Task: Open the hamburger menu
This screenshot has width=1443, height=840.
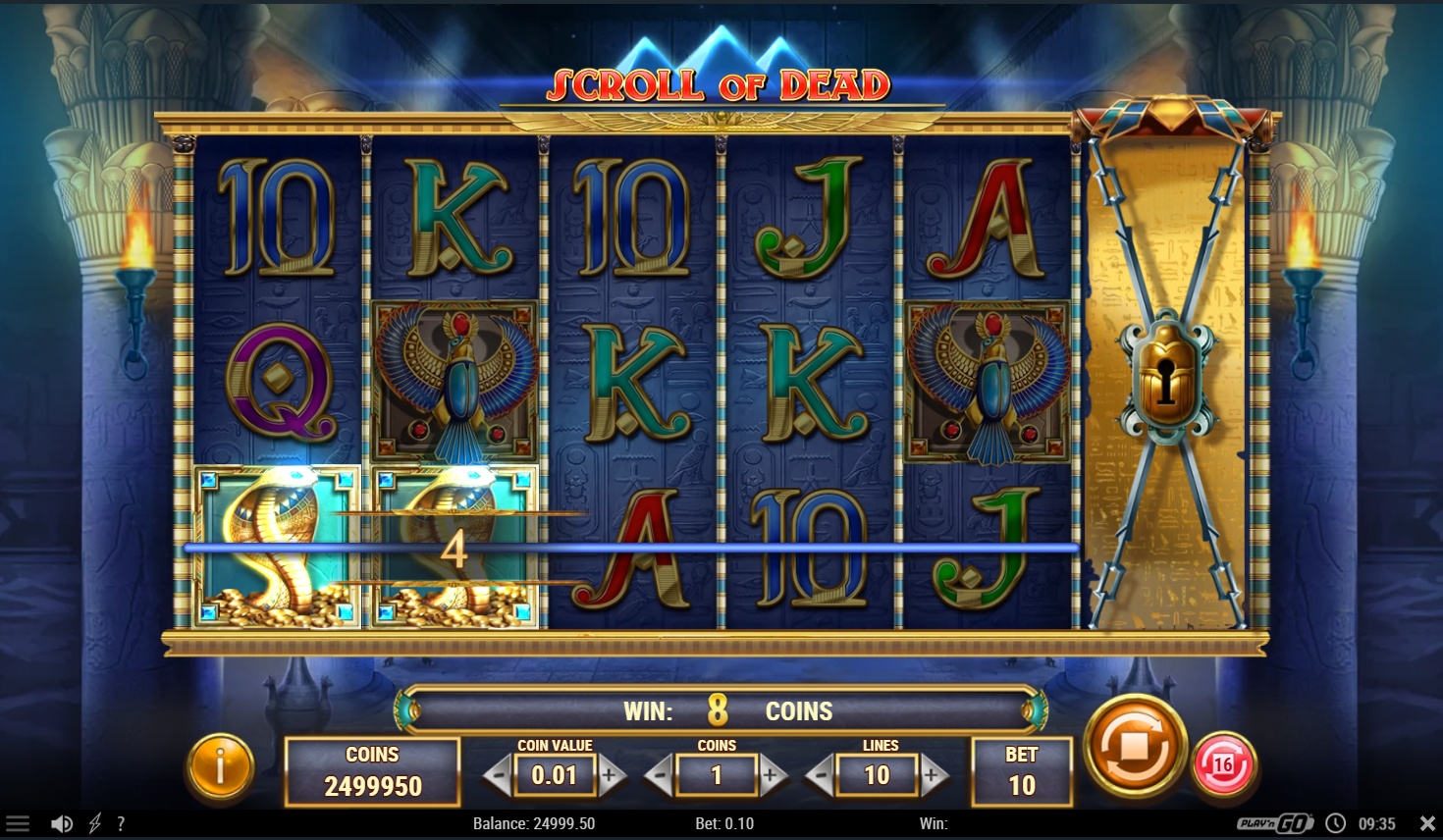Action: tap(18, 823)
